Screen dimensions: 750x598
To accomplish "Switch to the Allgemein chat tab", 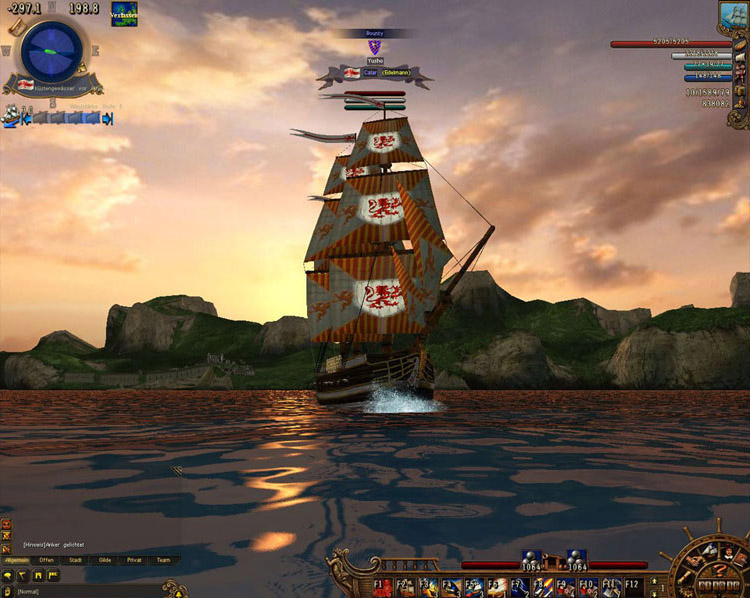I will click(16, 560).
